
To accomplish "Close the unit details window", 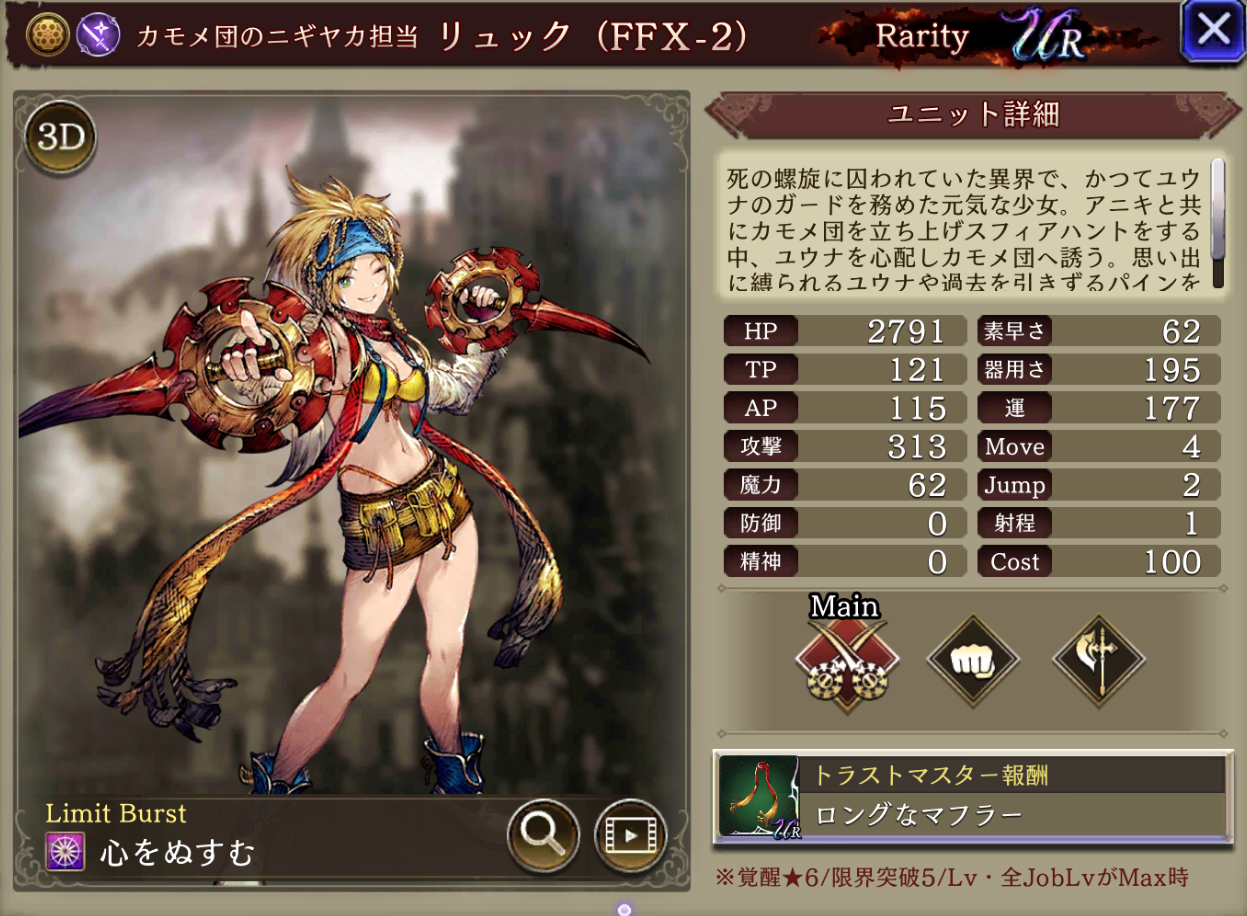I will [1212, 31].
